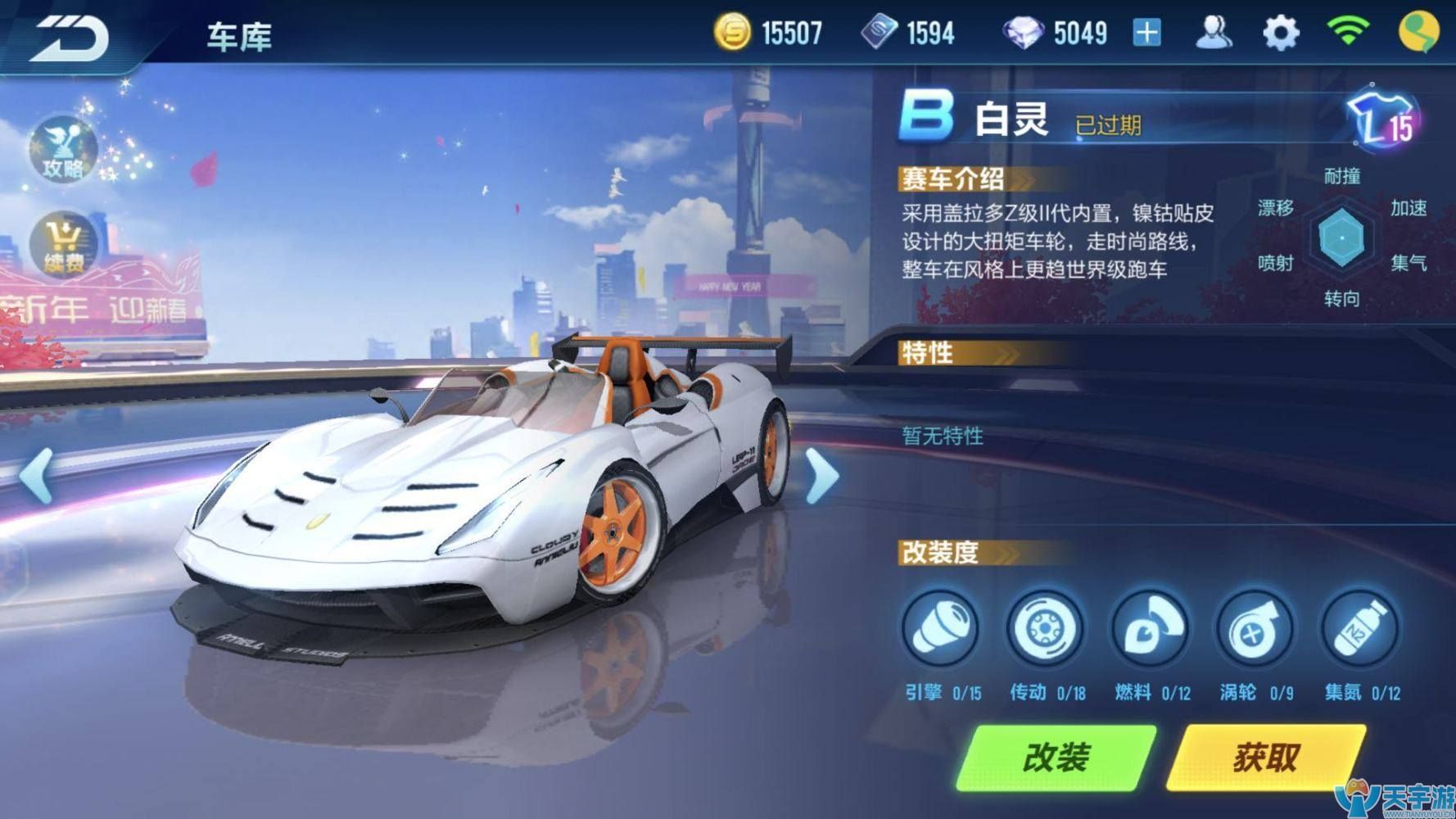Show the next car with right arrow
1456x819 pixels.
(821, 475)
